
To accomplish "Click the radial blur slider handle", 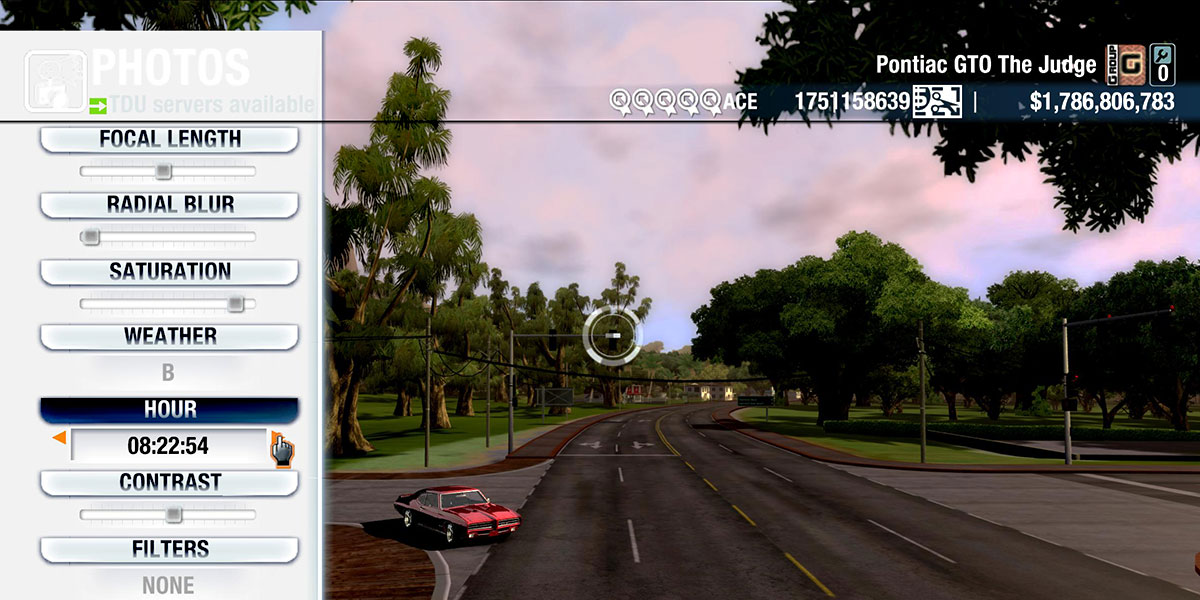I will click(x=91, y=237).
